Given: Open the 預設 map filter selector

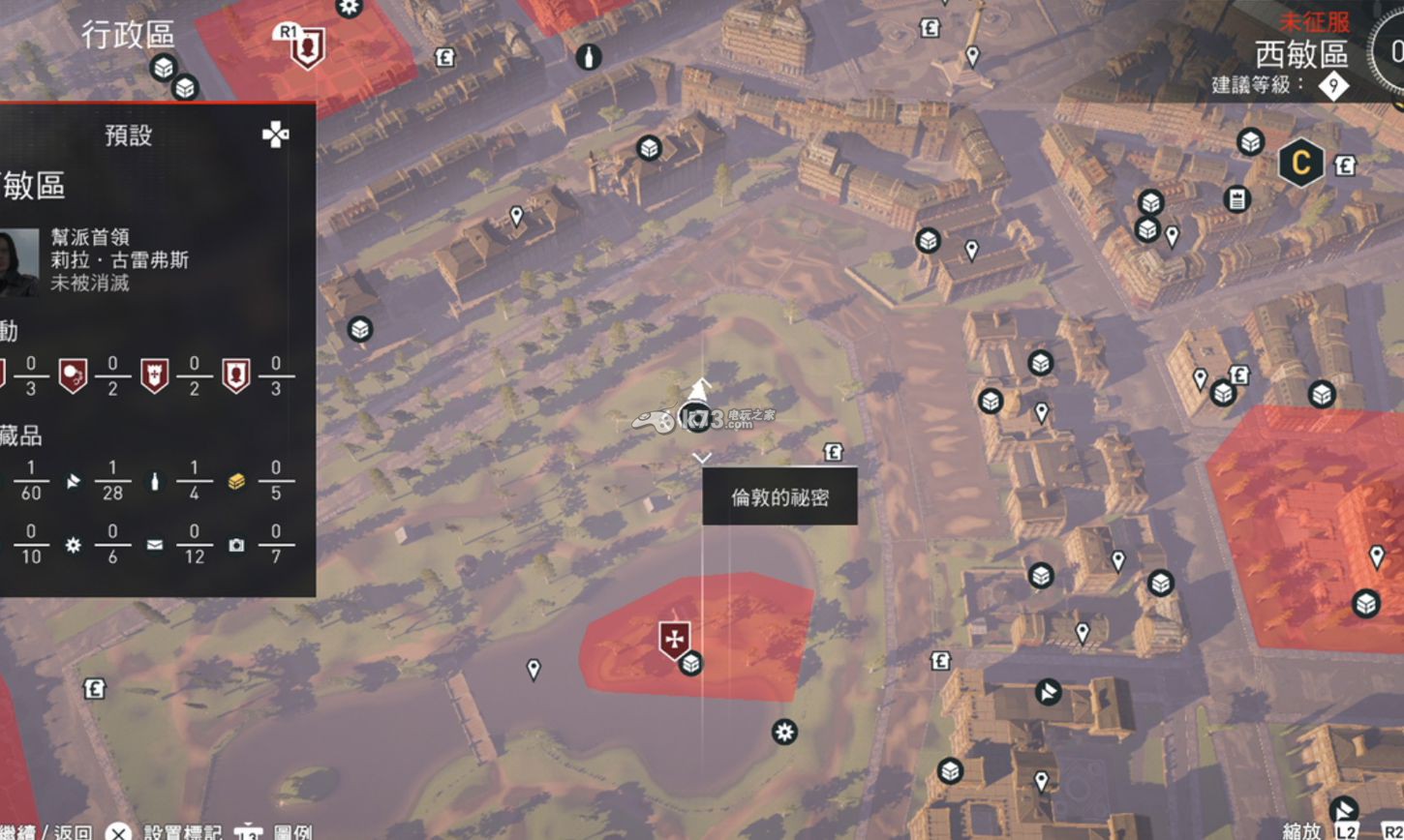Looking at the screenshot, I should tap(129, 135).
